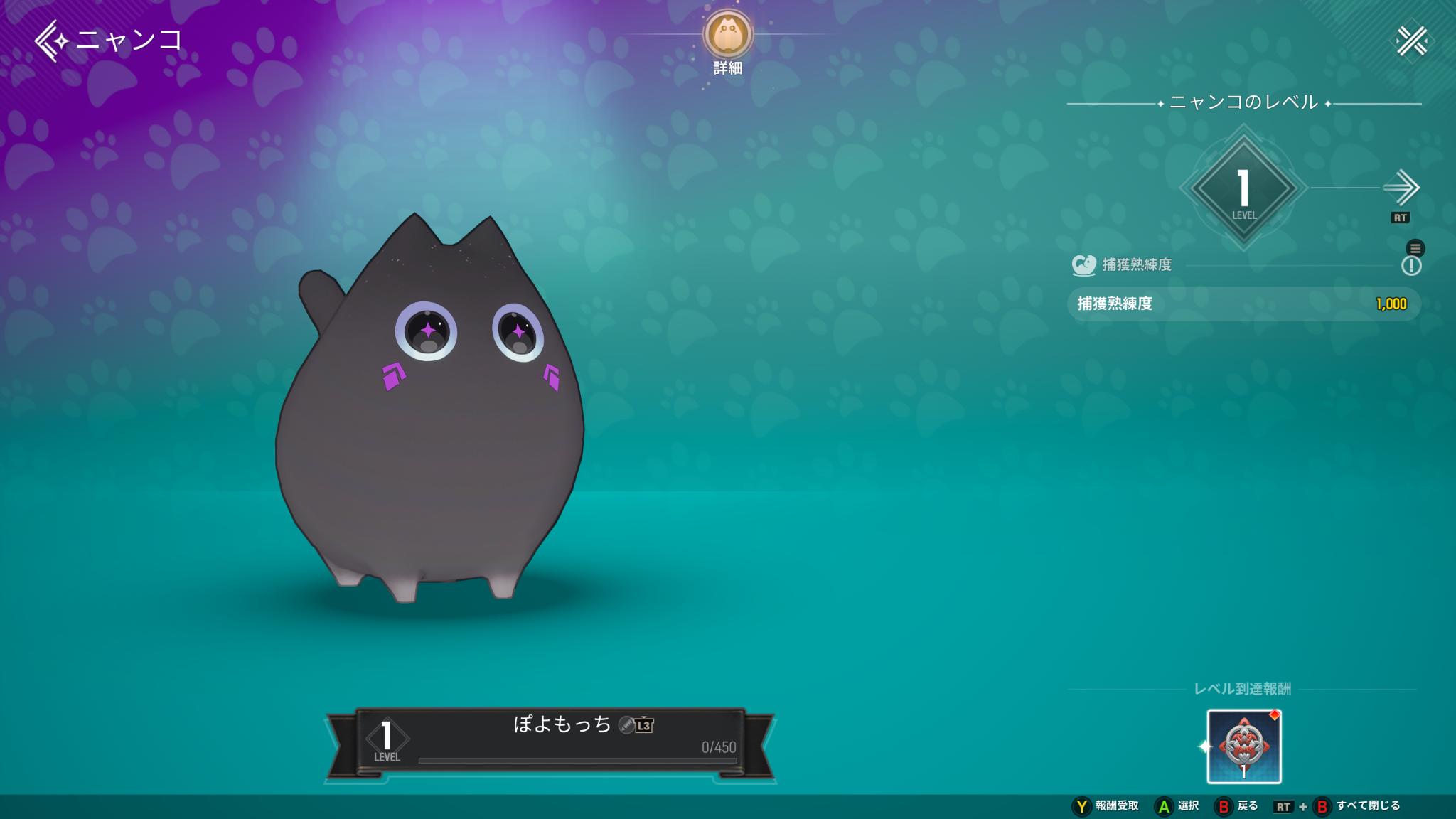Advance to next level with arrow
This screenshot has width=1456, height=819.
click(x=1401, y=188)
